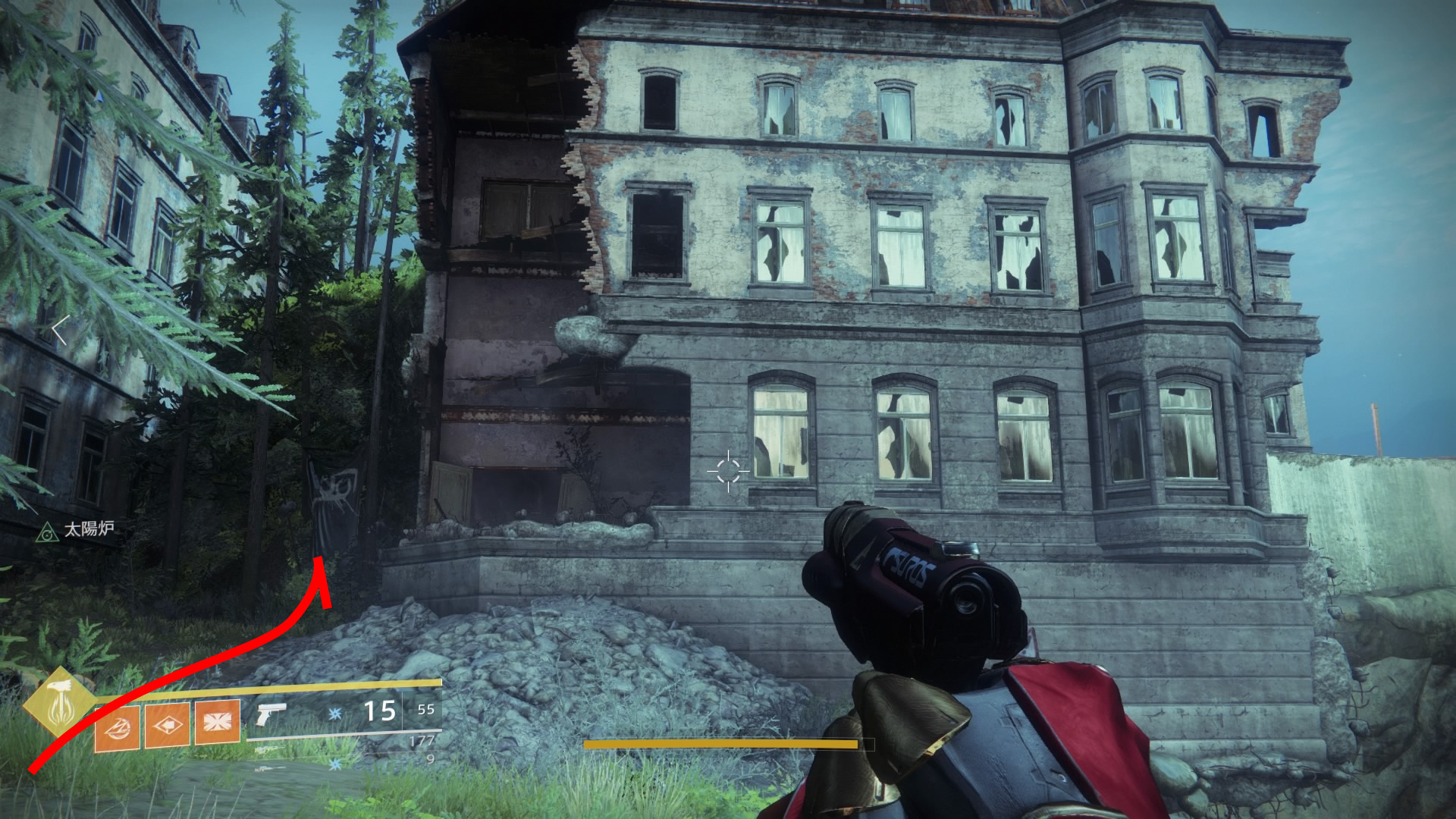Click the white left-pointing arrow indicator
Viewport: 1456px width, 819px height.
[61, 330]
